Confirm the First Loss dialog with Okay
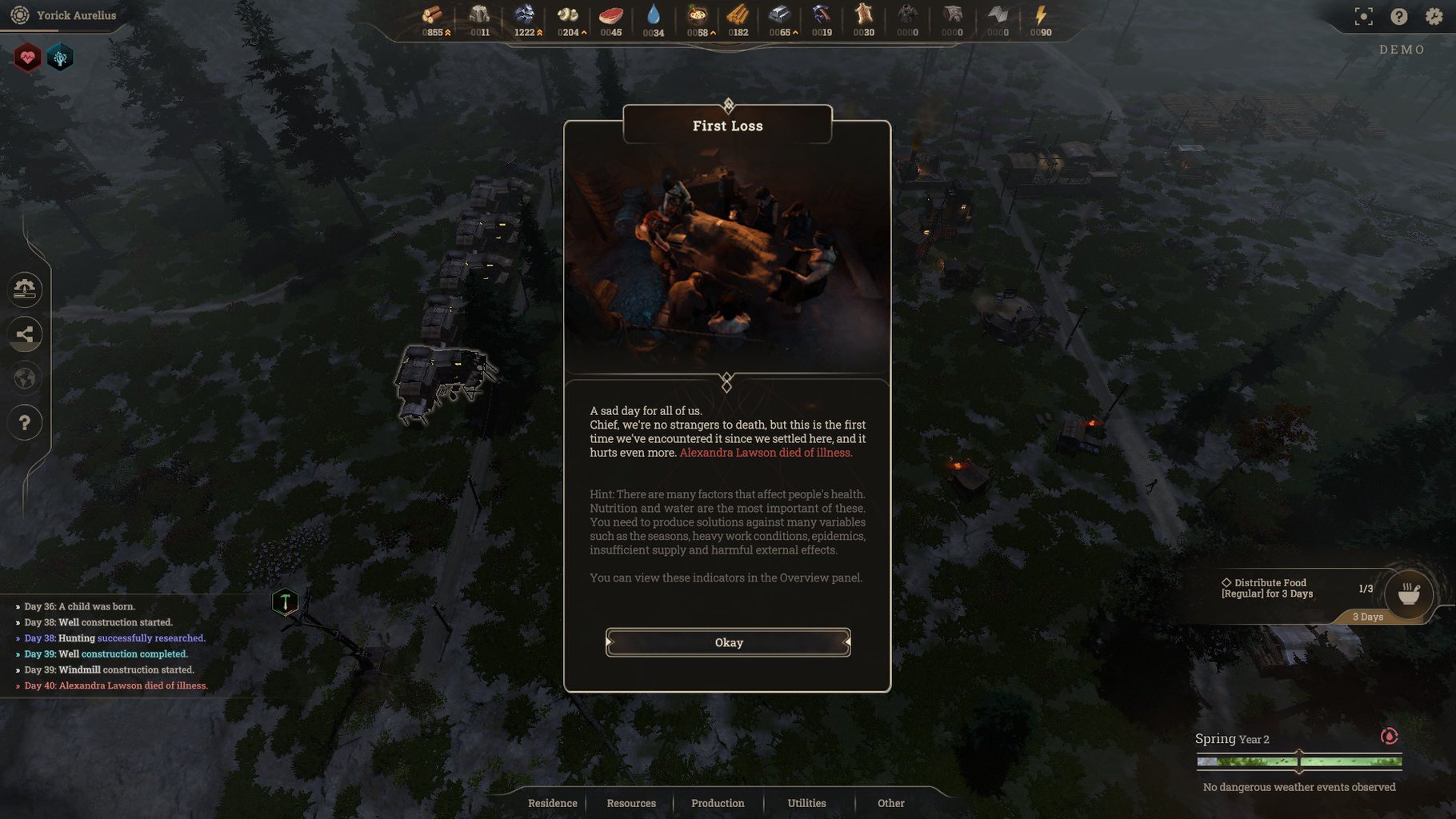 coord(728,642)
